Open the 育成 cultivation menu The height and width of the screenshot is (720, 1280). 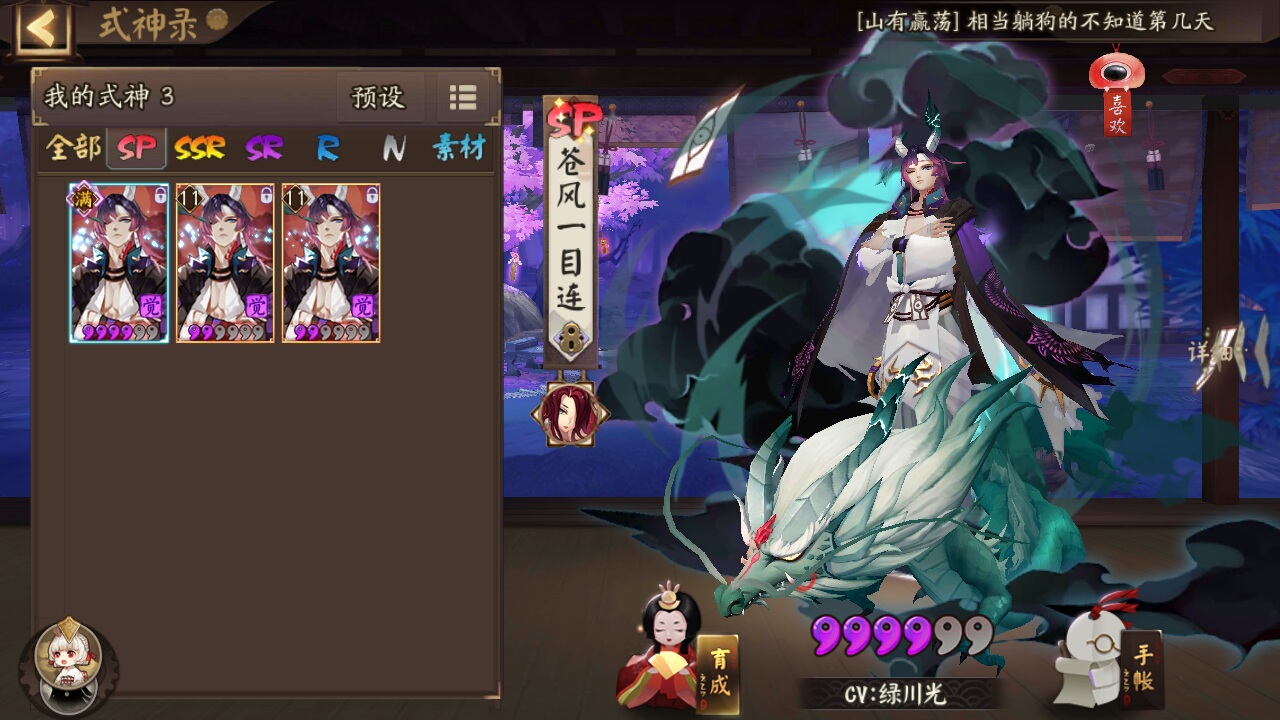pyautogui.click(x=718, y=672)
